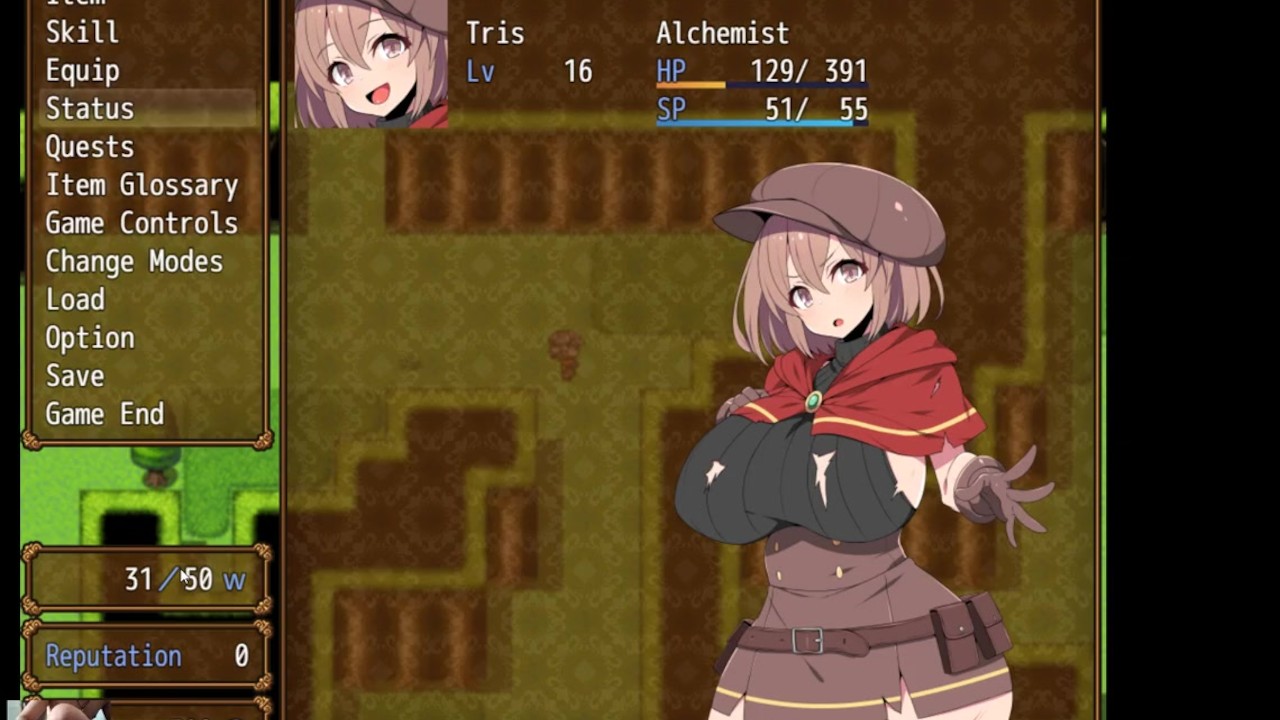Select the Equip menu entry
Viewport: 1280px width, 720px height.
82,70
